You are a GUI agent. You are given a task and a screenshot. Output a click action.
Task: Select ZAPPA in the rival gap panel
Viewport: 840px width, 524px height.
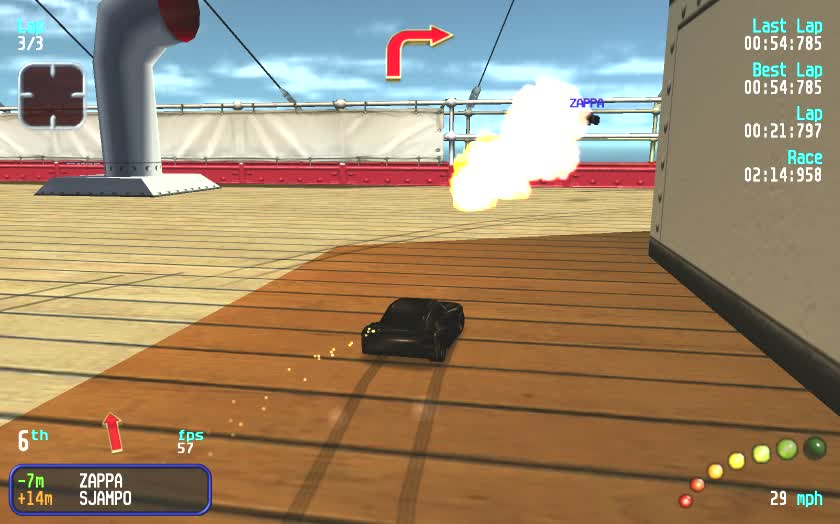click(x=100, y=481)
